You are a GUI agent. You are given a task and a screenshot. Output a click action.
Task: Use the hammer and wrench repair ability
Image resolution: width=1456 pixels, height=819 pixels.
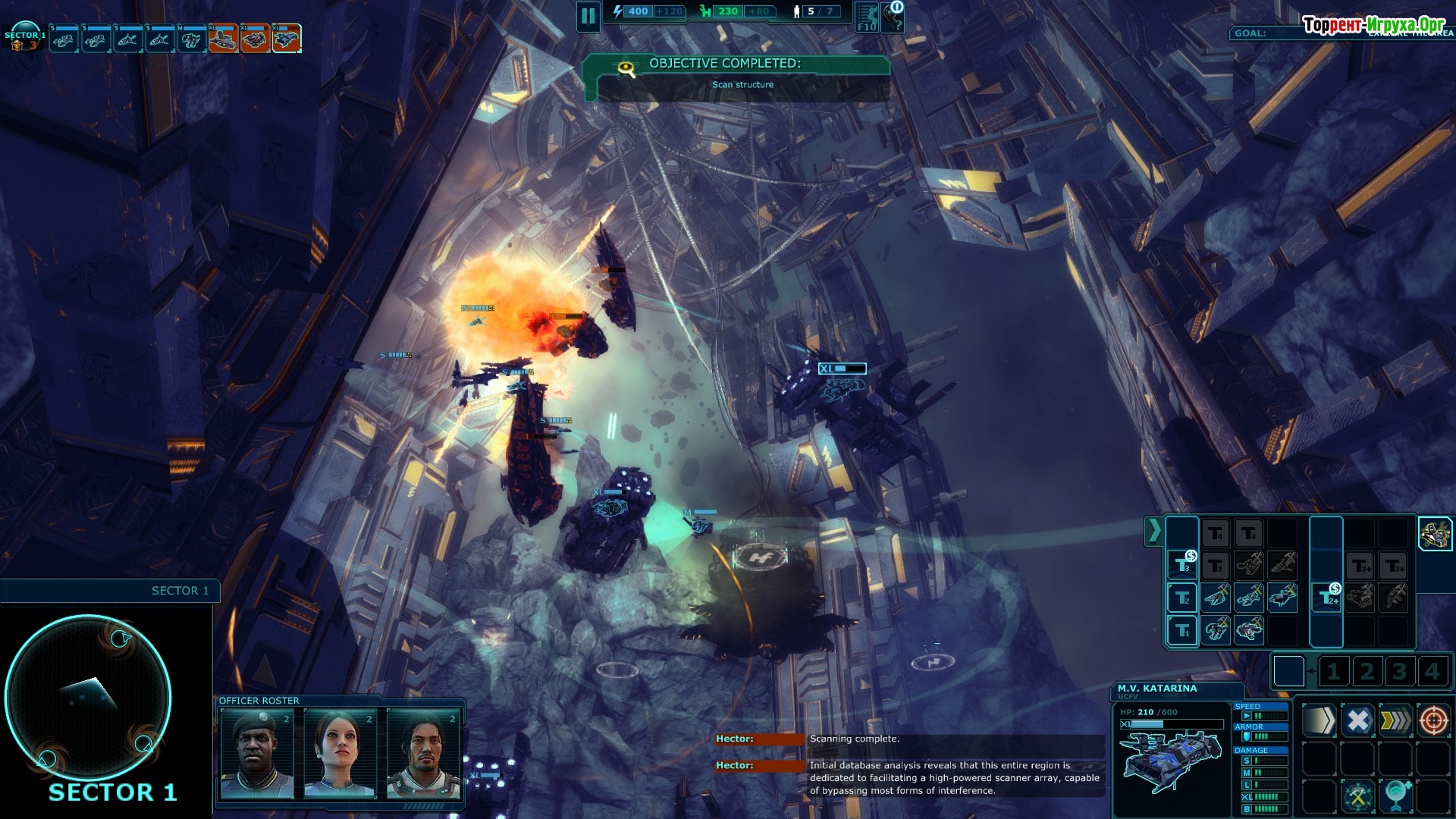[1357, 796]
